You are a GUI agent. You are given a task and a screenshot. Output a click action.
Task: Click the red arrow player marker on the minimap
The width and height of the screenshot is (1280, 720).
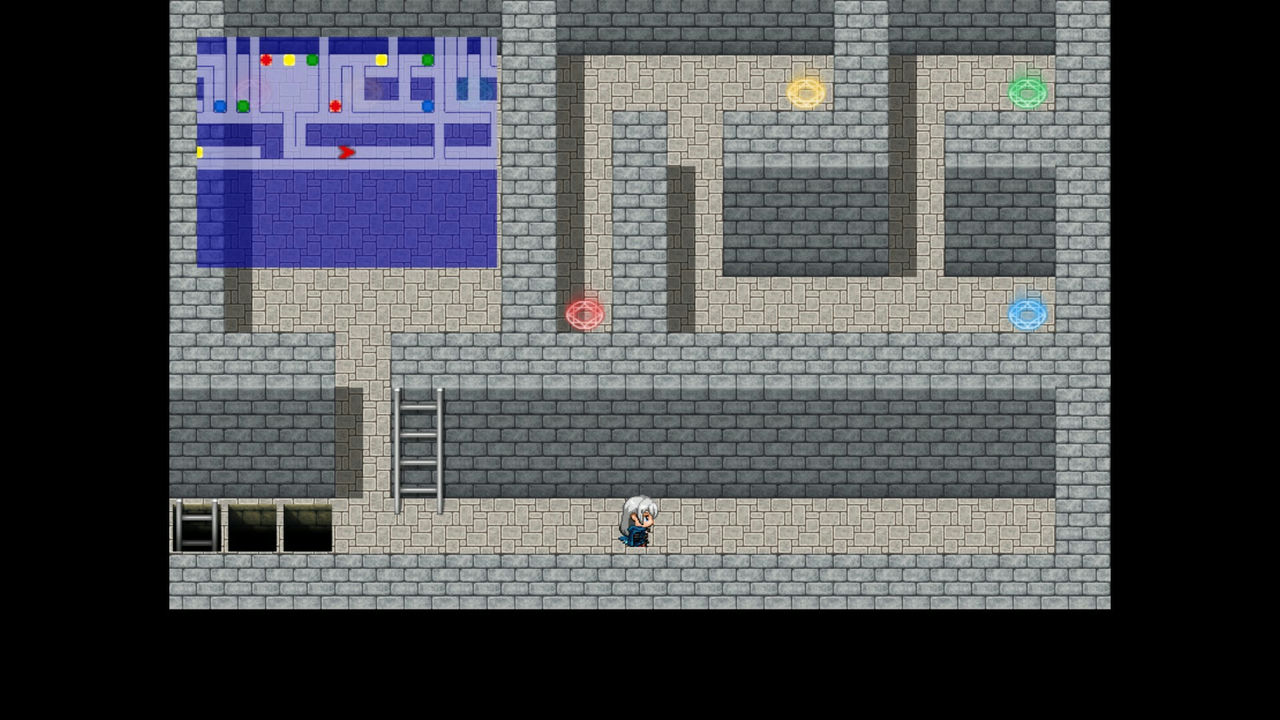point(346,152)
